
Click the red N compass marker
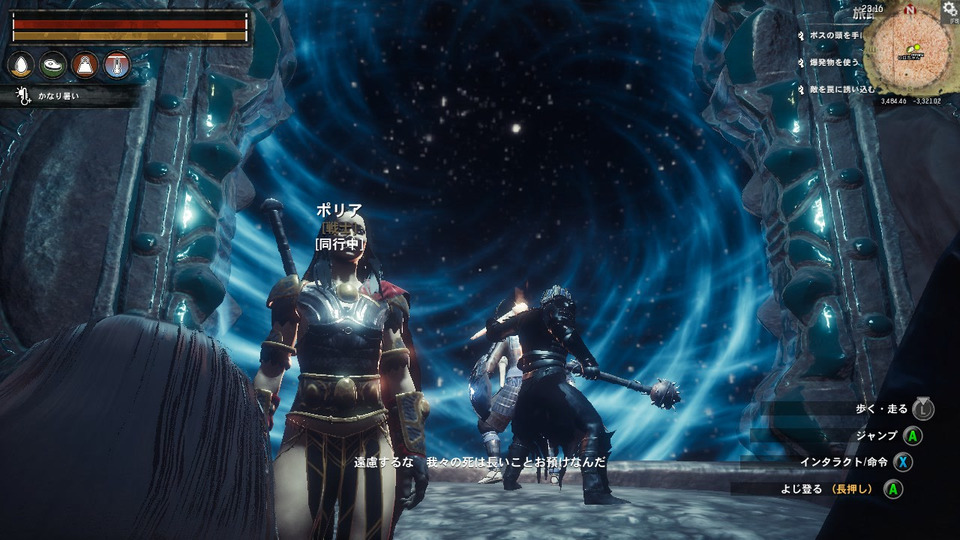pyautogui.click(x=908, y=9)
